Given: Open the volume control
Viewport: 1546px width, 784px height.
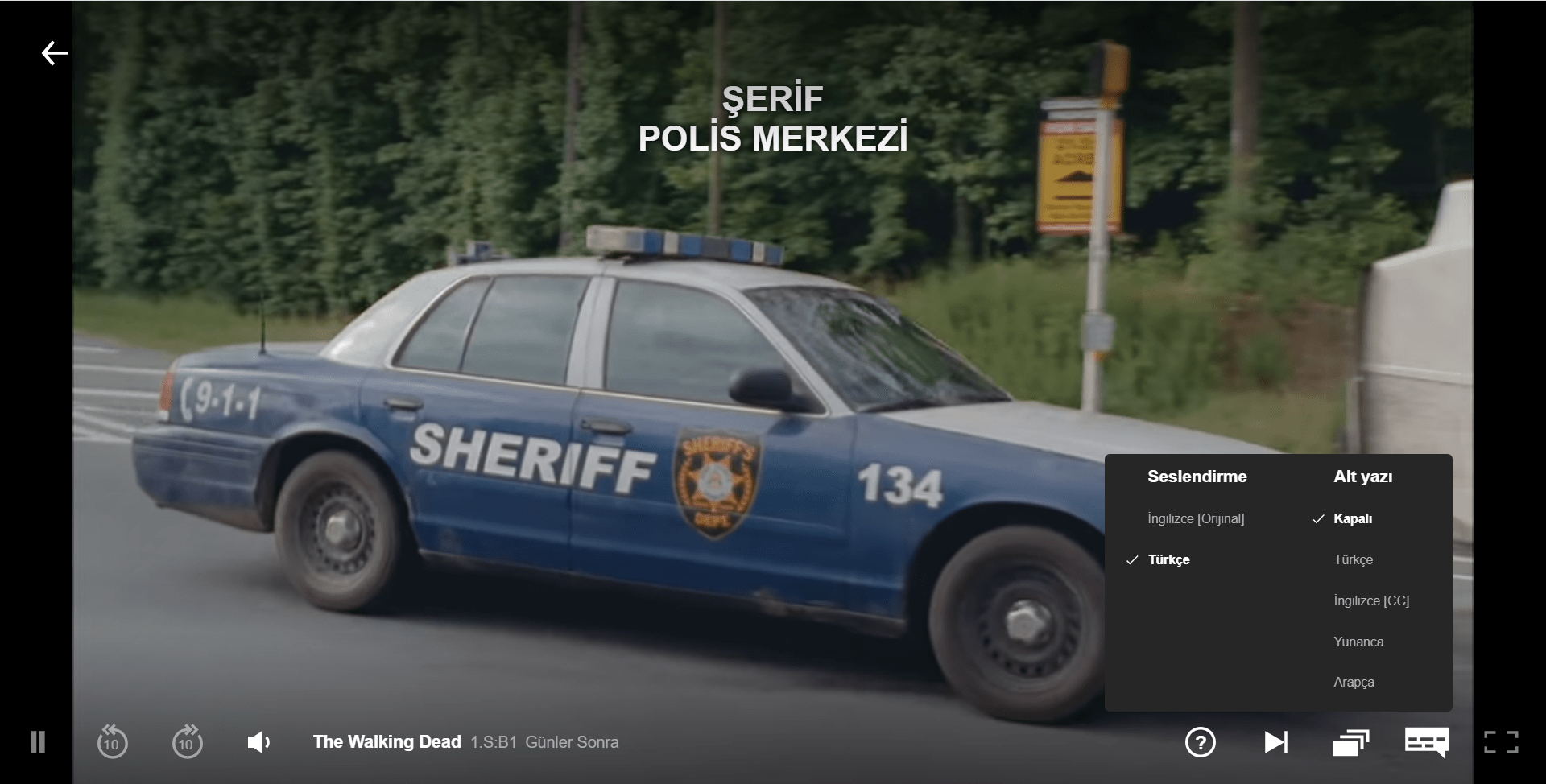Looking at the screenshot, I should point(258,742).
